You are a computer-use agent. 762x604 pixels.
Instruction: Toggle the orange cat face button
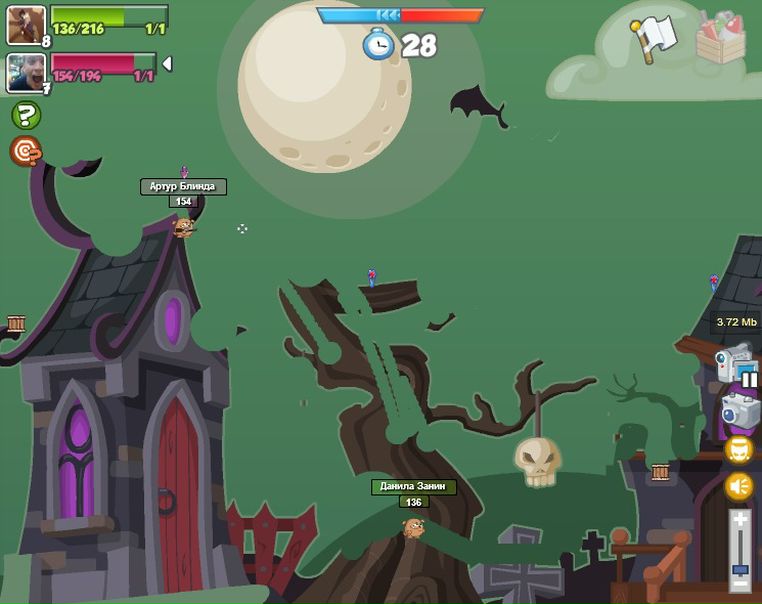coord(739,450)
